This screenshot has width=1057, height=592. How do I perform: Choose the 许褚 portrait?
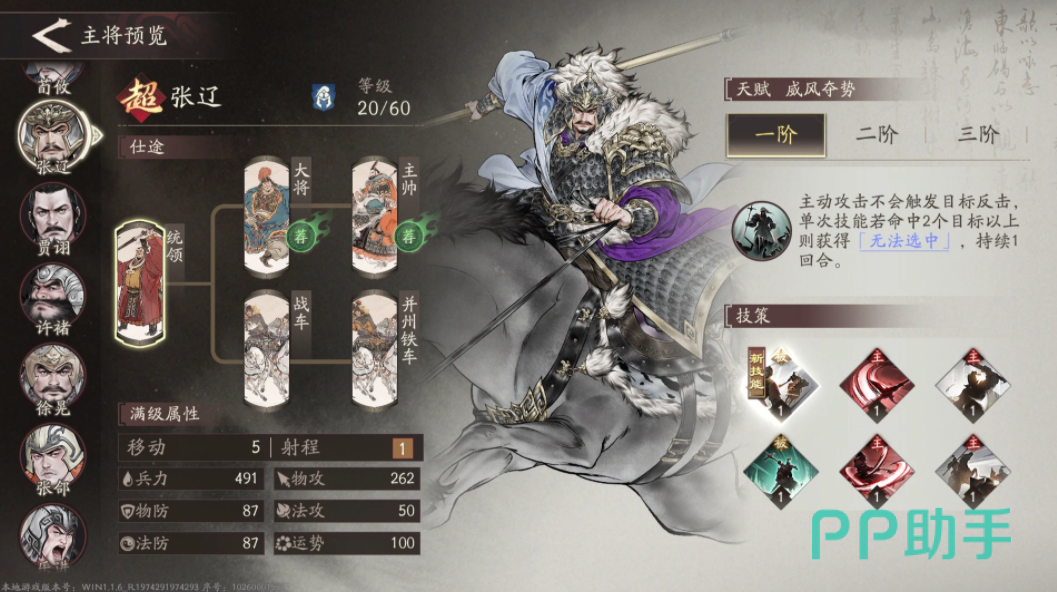tap(52, 295)
